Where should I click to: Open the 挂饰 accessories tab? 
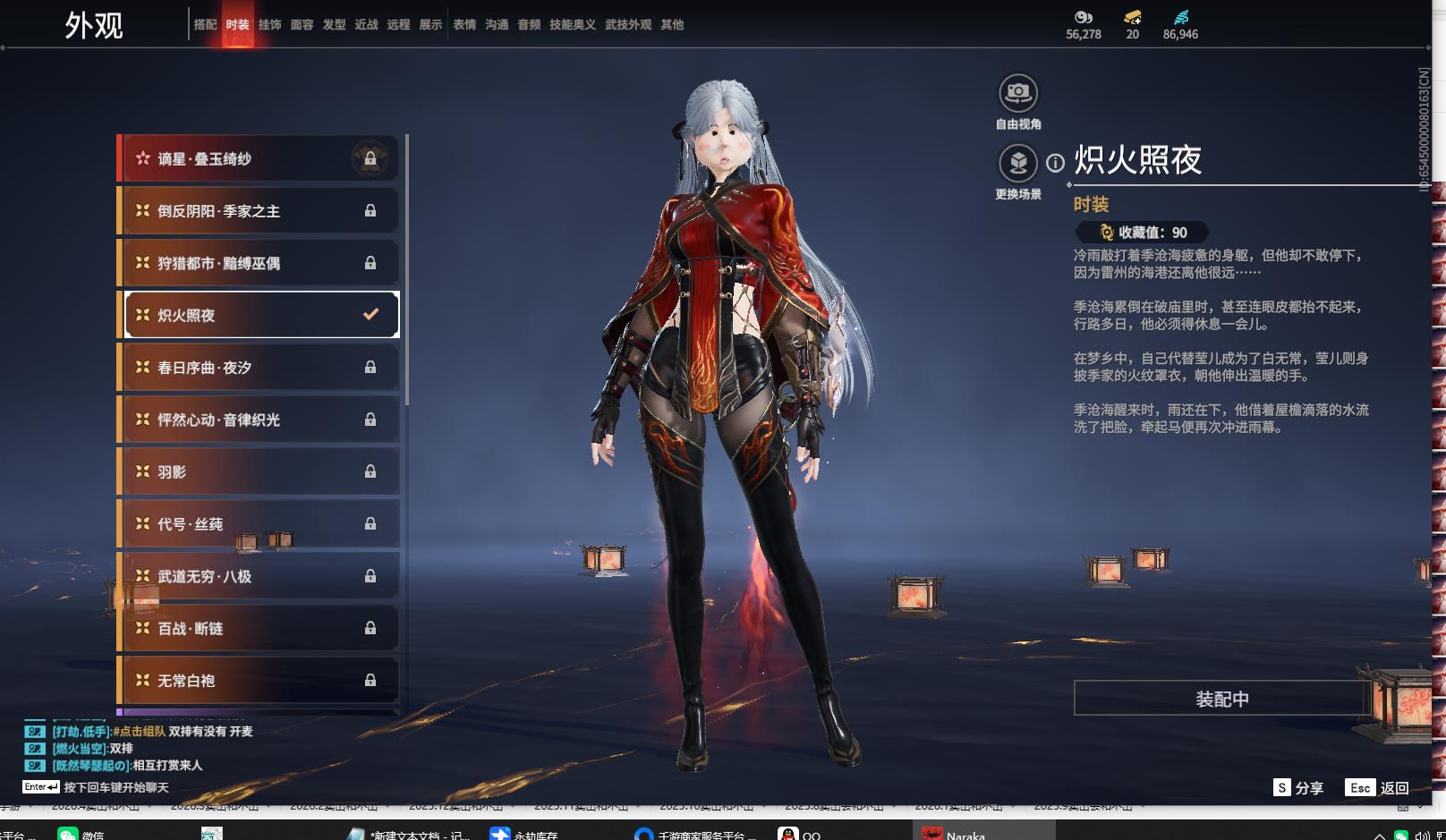click(269, 25)
